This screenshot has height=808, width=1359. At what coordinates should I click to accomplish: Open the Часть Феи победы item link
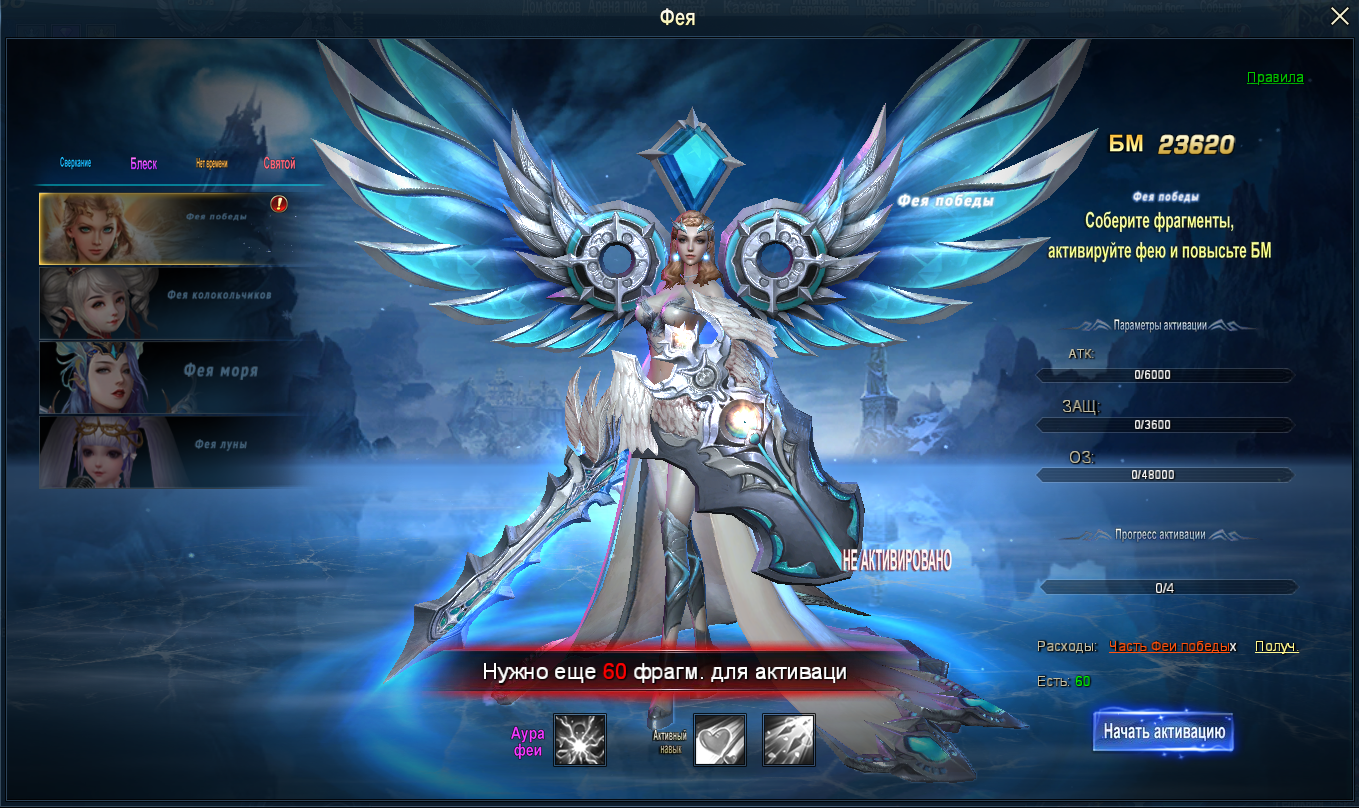(x=1169, y=647)
